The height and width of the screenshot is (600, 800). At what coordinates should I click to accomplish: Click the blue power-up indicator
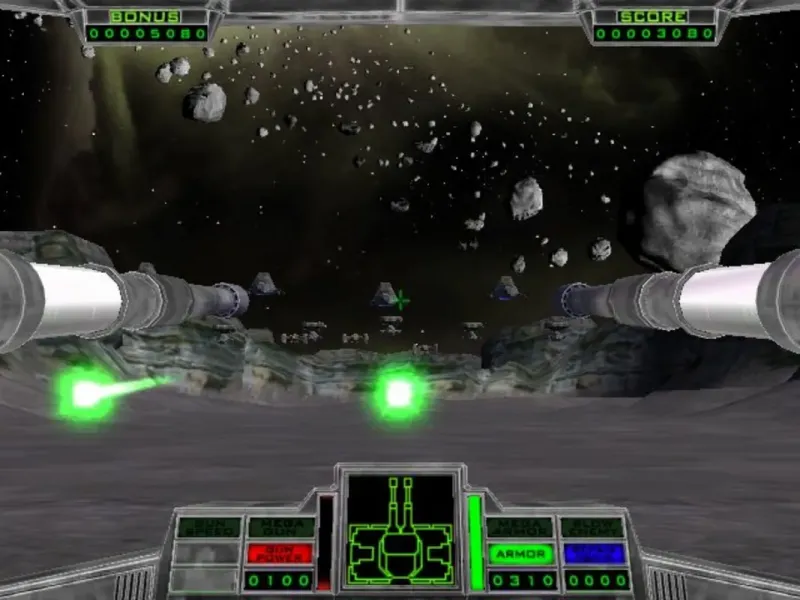point(594,553)
